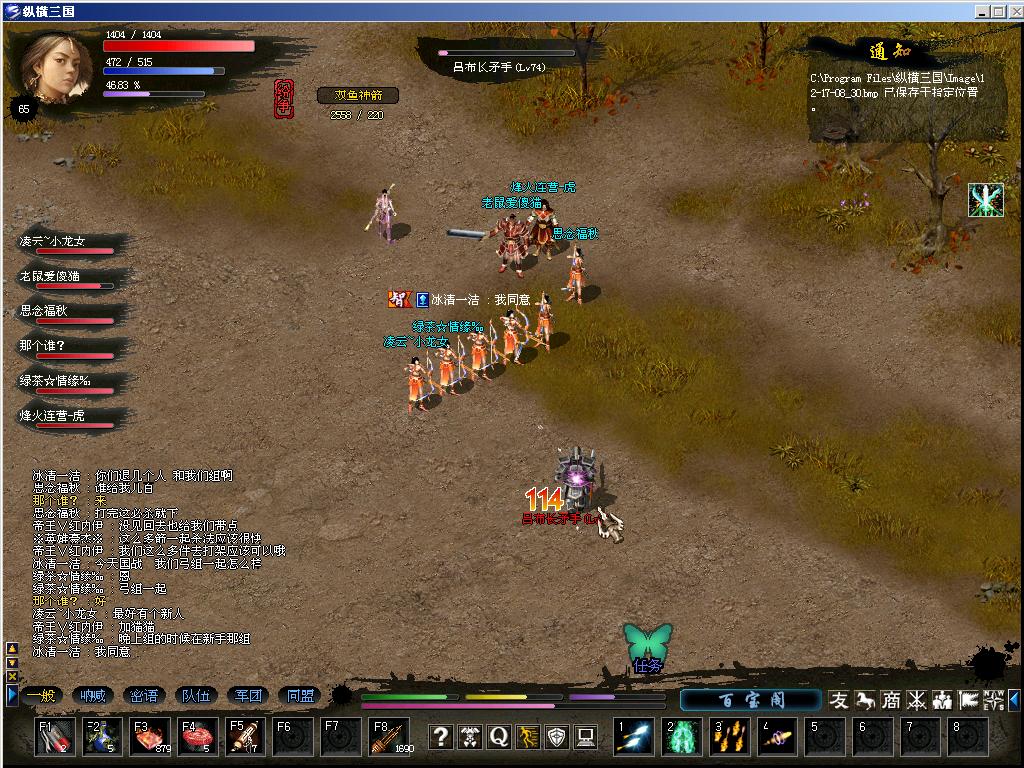This screenshot has height=768, width=1024.
Task: Open the 百宝阁 treasure shop
Action: (751, 700)
